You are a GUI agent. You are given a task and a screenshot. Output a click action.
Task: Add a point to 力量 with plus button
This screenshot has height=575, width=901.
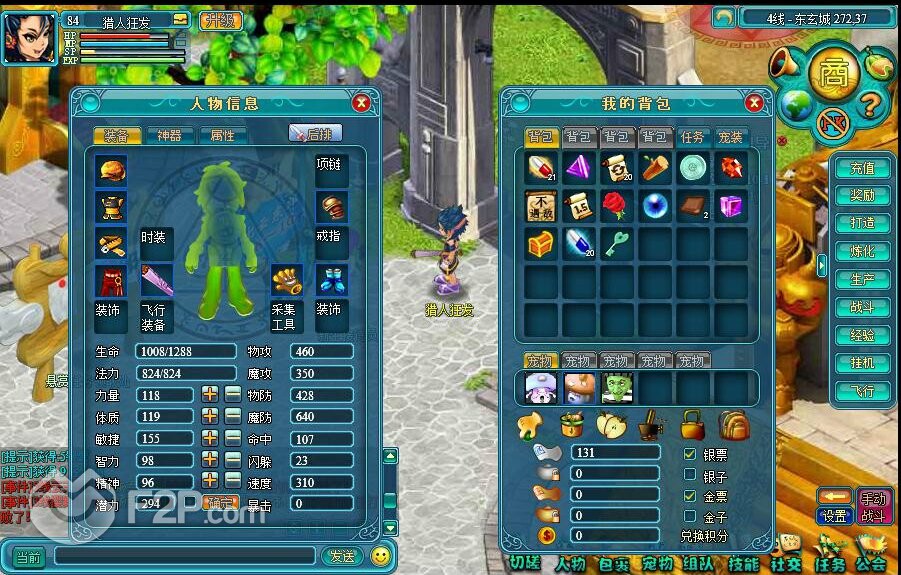210,395
